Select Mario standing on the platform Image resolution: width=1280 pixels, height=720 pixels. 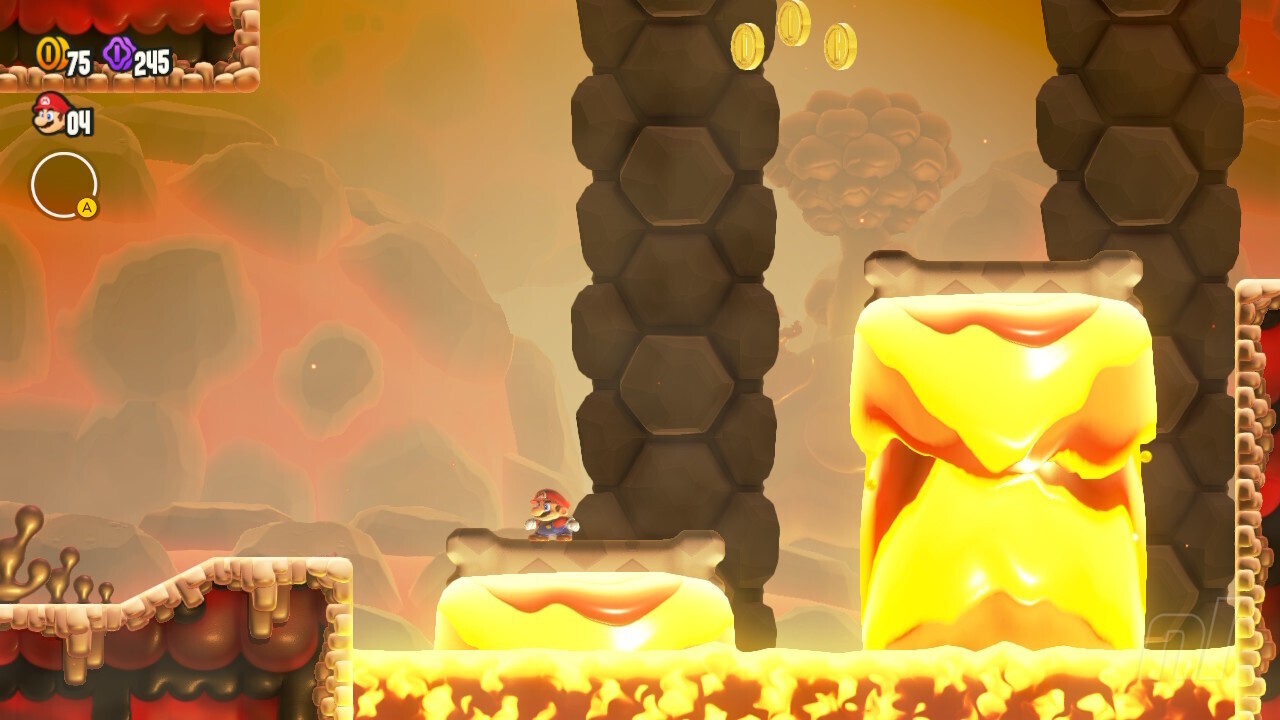[548, 515]
